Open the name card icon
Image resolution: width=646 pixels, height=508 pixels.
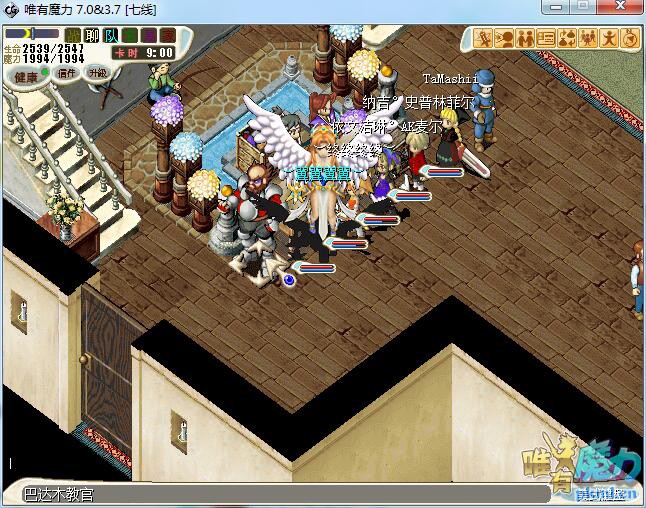(547, 39)
